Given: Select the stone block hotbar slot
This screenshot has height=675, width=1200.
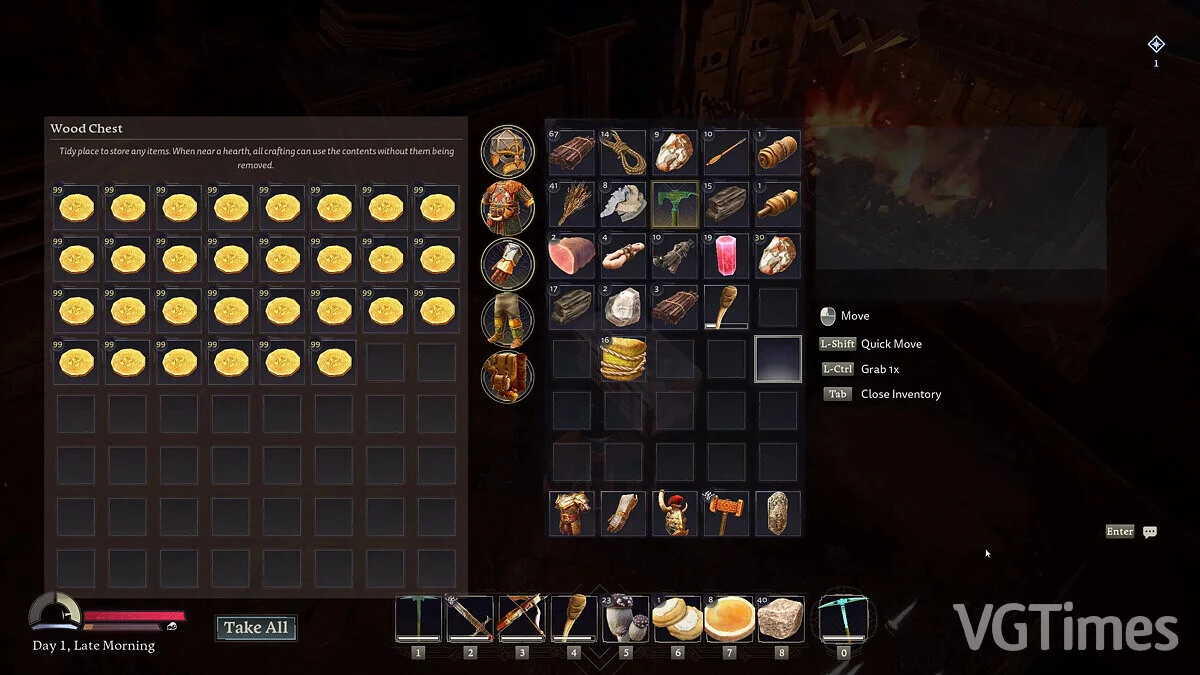Looking at the screenshot, I should [x=780, y=619].
